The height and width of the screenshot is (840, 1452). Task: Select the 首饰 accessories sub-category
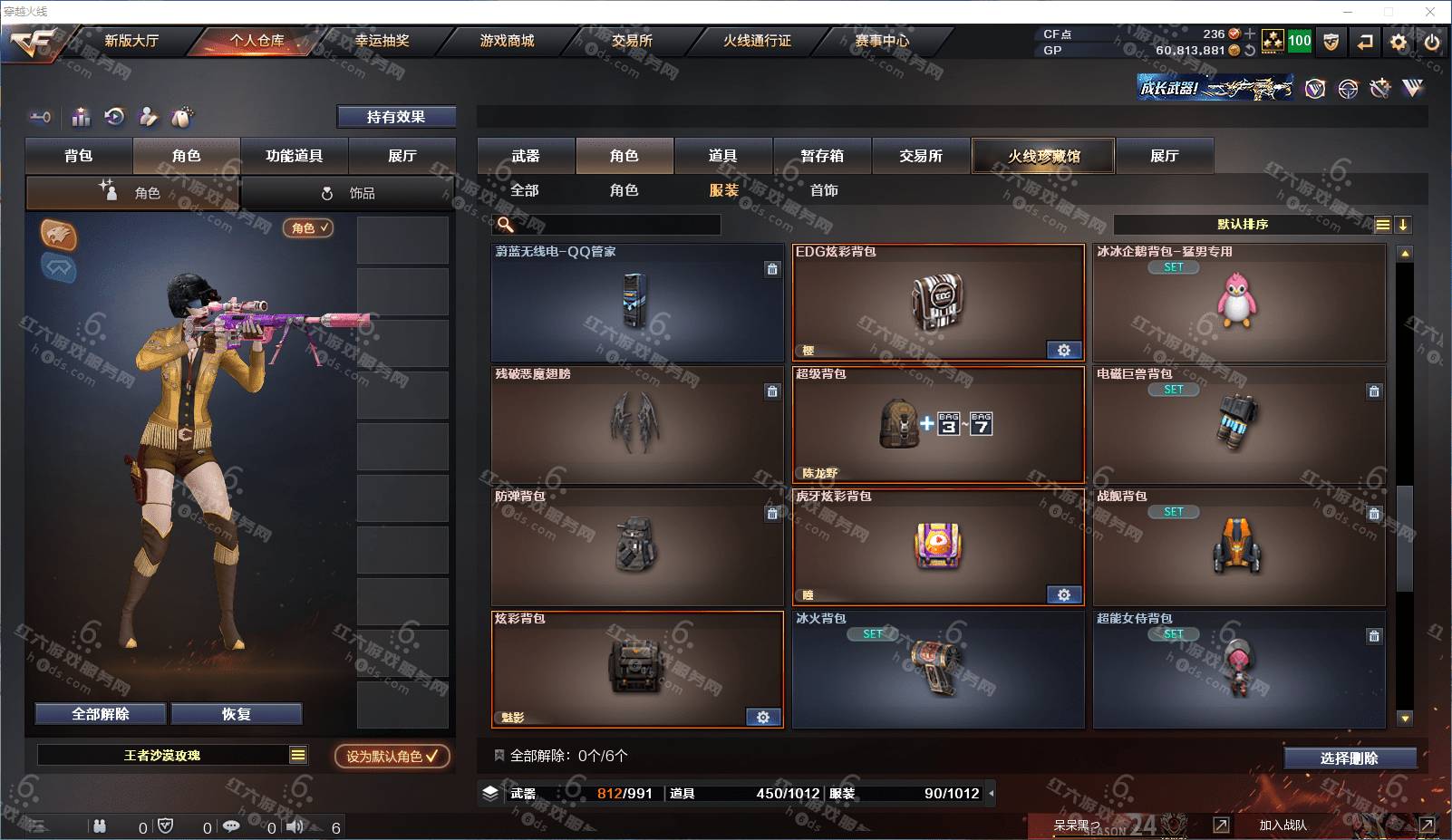pyautogui.click(x=824, y=190)
